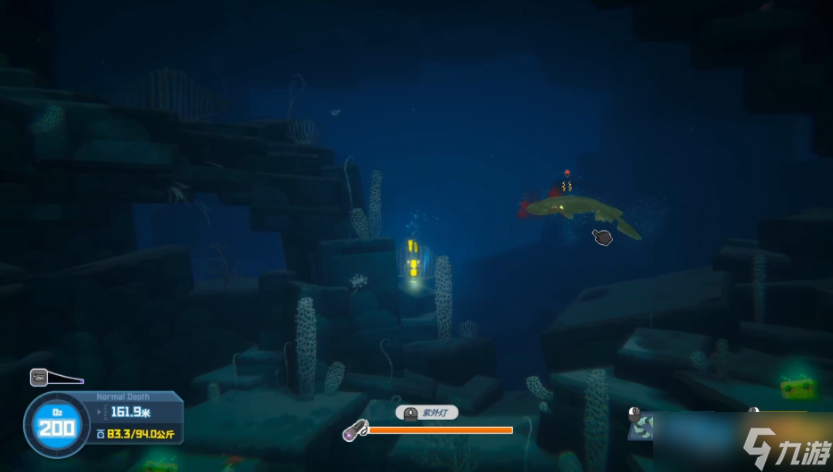Click the diving knife icon above the O2 gauge
Image resolution: width=833 pixels, height=472 pixels.
(41, 377)
